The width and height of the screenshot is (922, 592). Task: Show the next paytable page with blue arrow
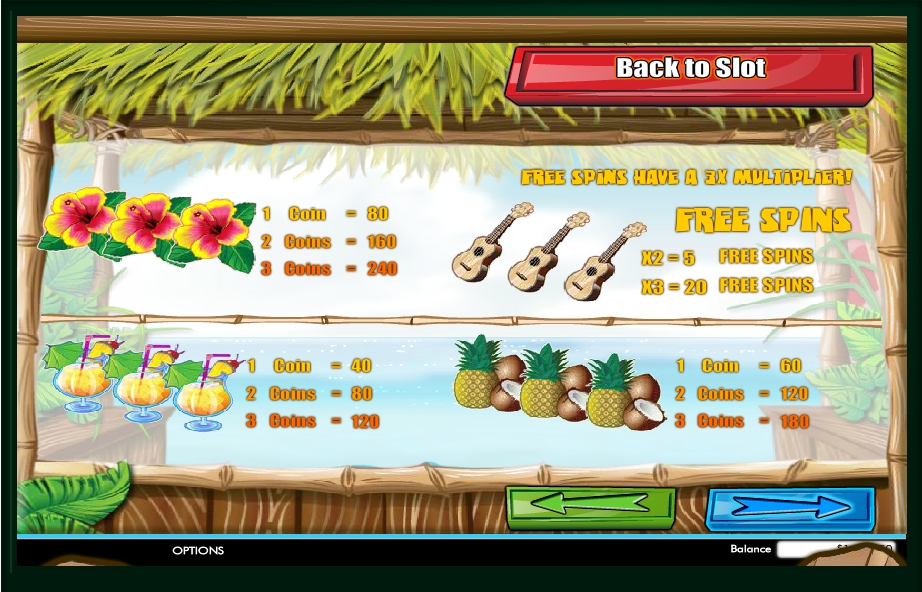click(x=790, y=508)
